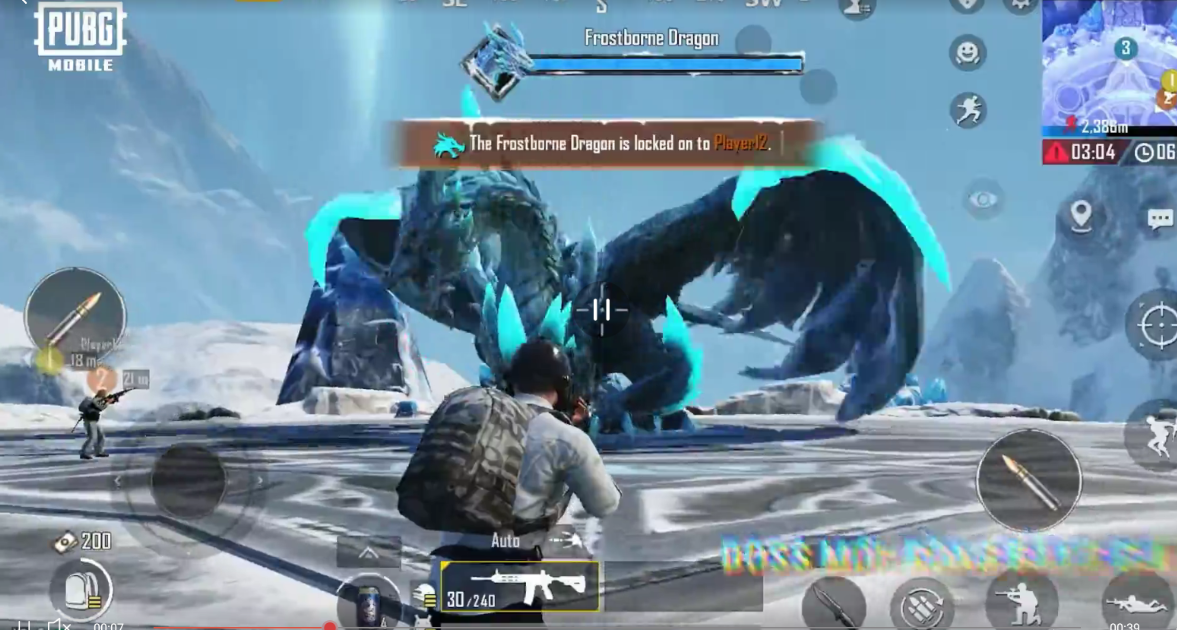Move with the virtual joystick
The width and height of the screenshot is (1177, 630).
point(188,481)
